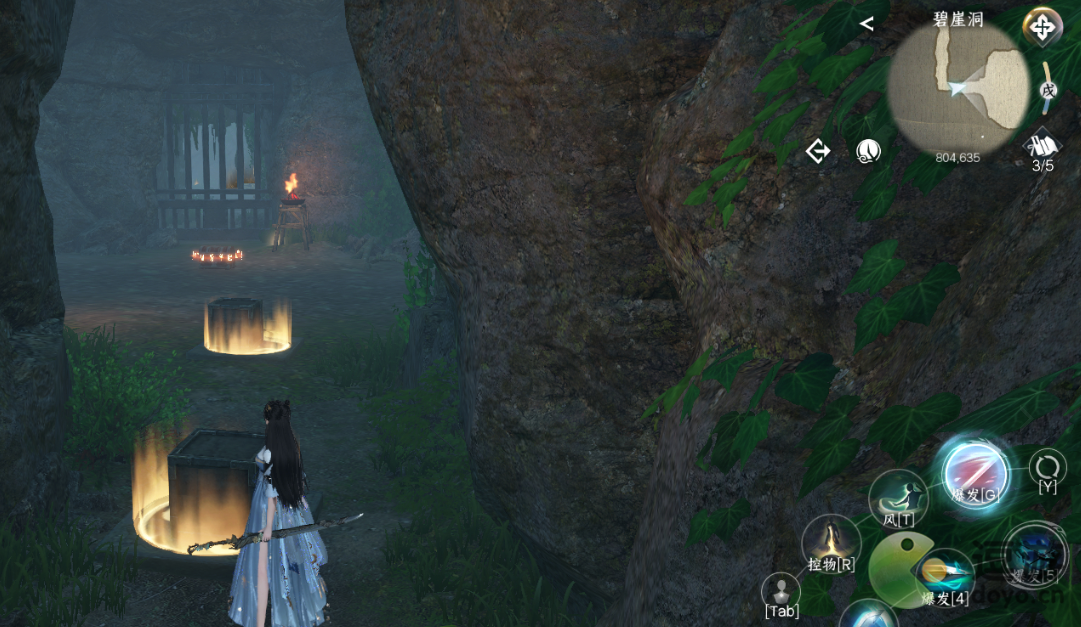Image resolution: width=1081 pixels, height=627 pixels.
Task: Open the four-petal cross menu icon
Action: [1042, 27]
